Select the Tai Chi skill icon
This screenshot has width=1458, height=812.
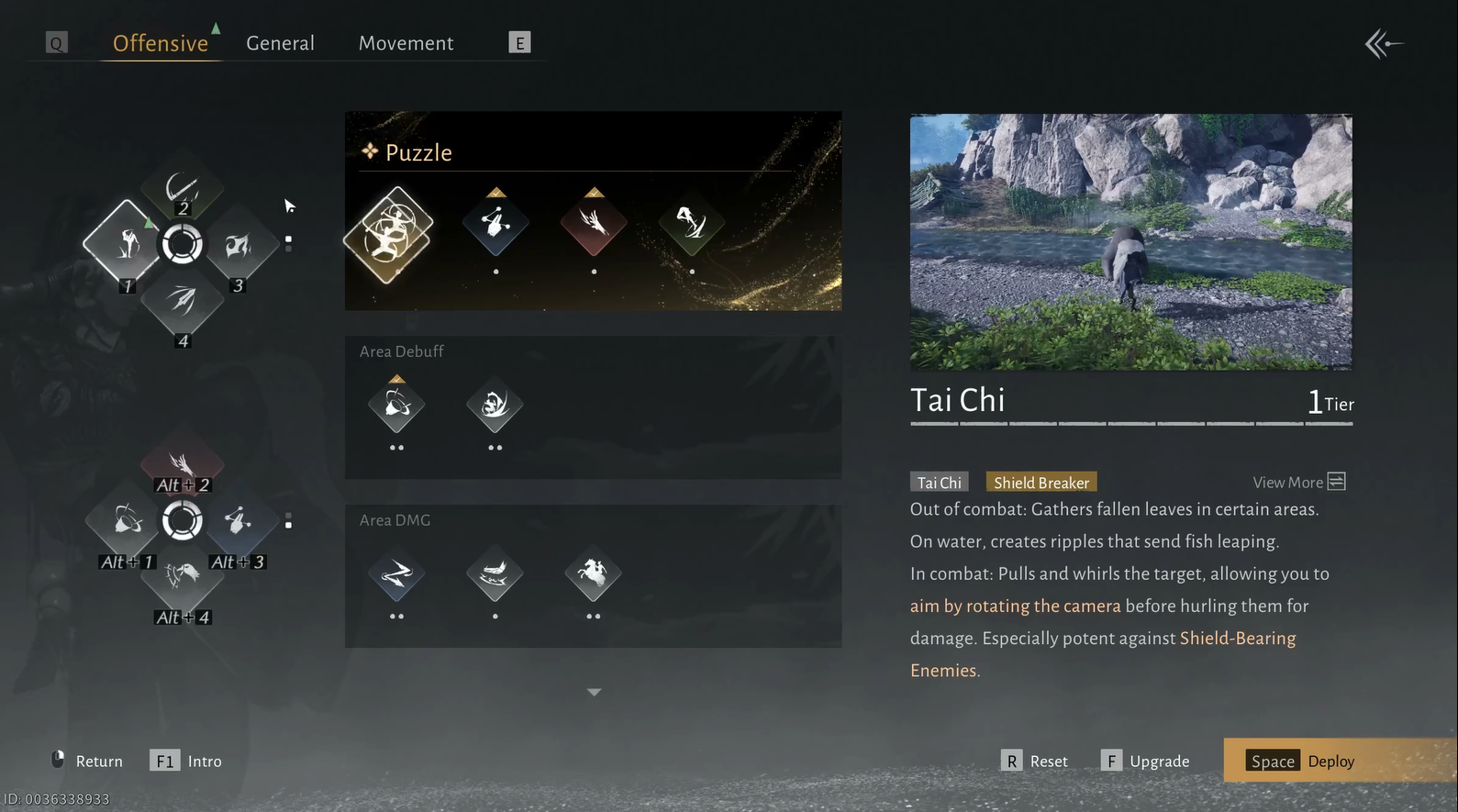point(388,235)
